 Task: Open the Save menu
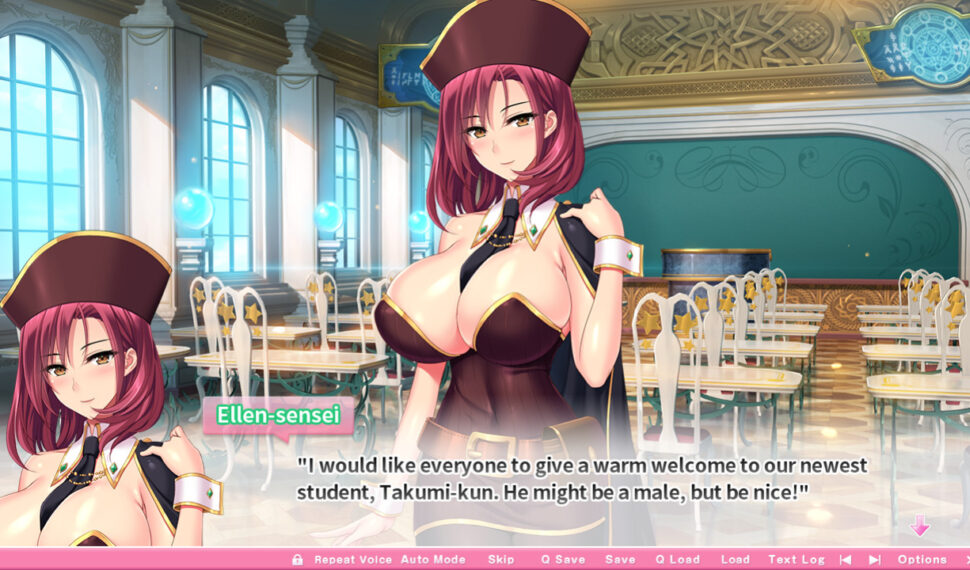(x=620, y=560)
